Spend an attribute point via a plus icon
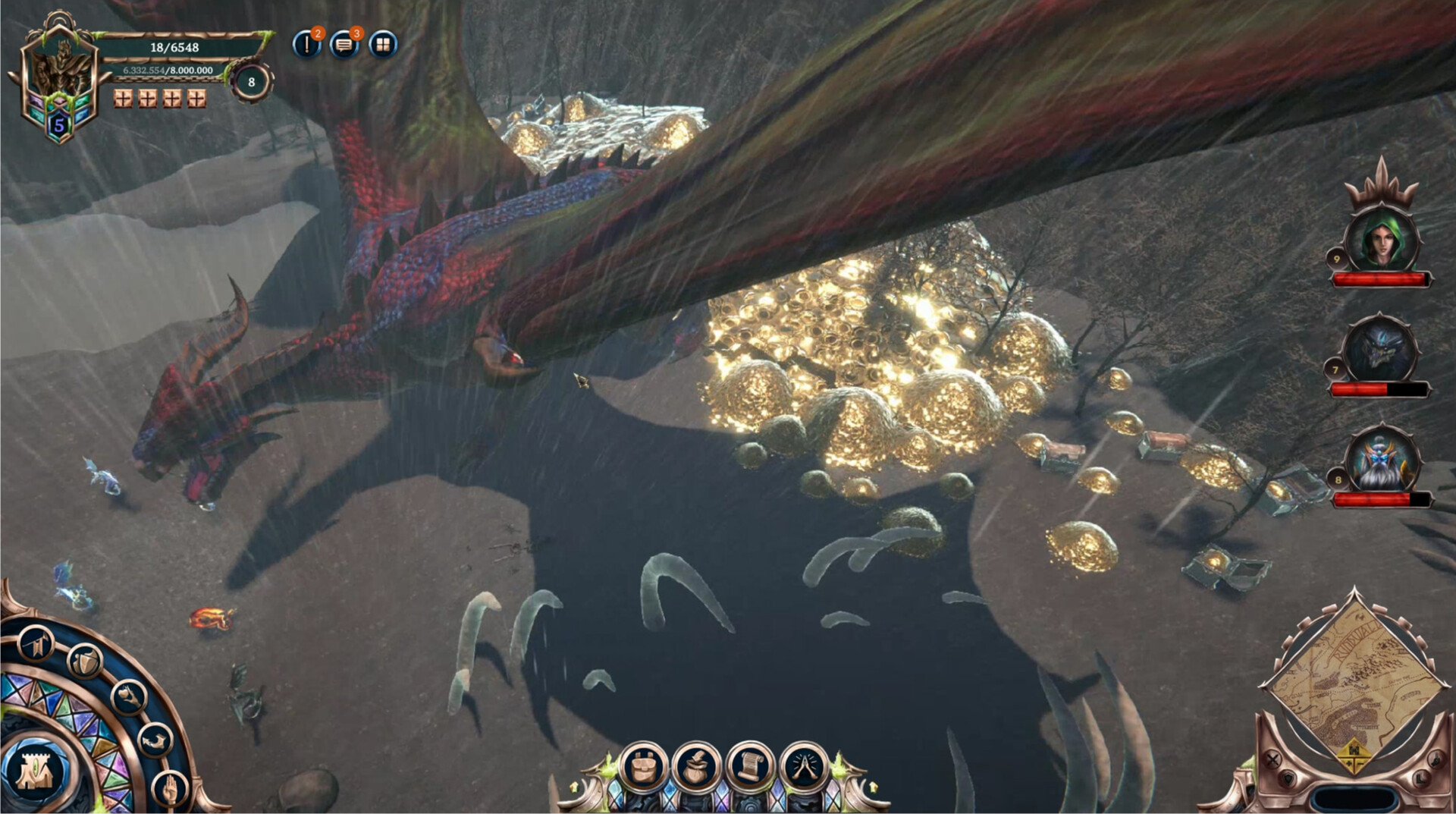Viewport: 1456px width, 814px height. (121, 97)
